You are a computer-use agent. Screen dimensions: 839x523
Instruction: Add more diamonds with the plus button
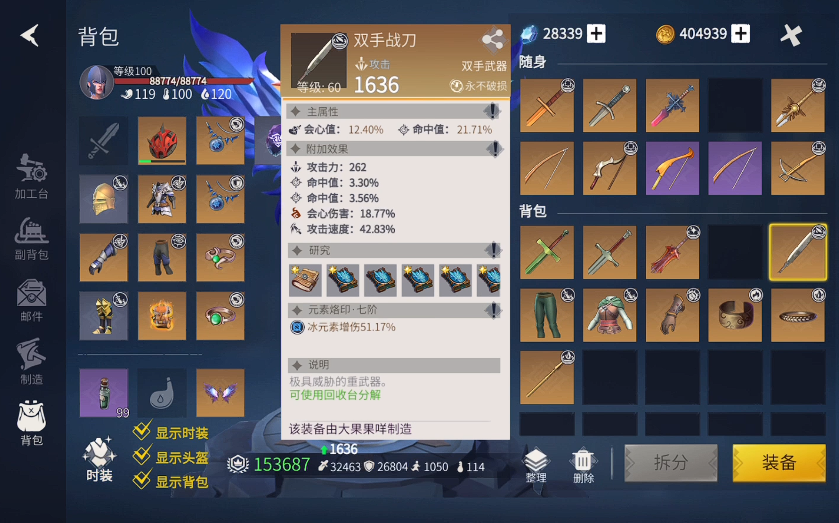(x=597, y=34)
